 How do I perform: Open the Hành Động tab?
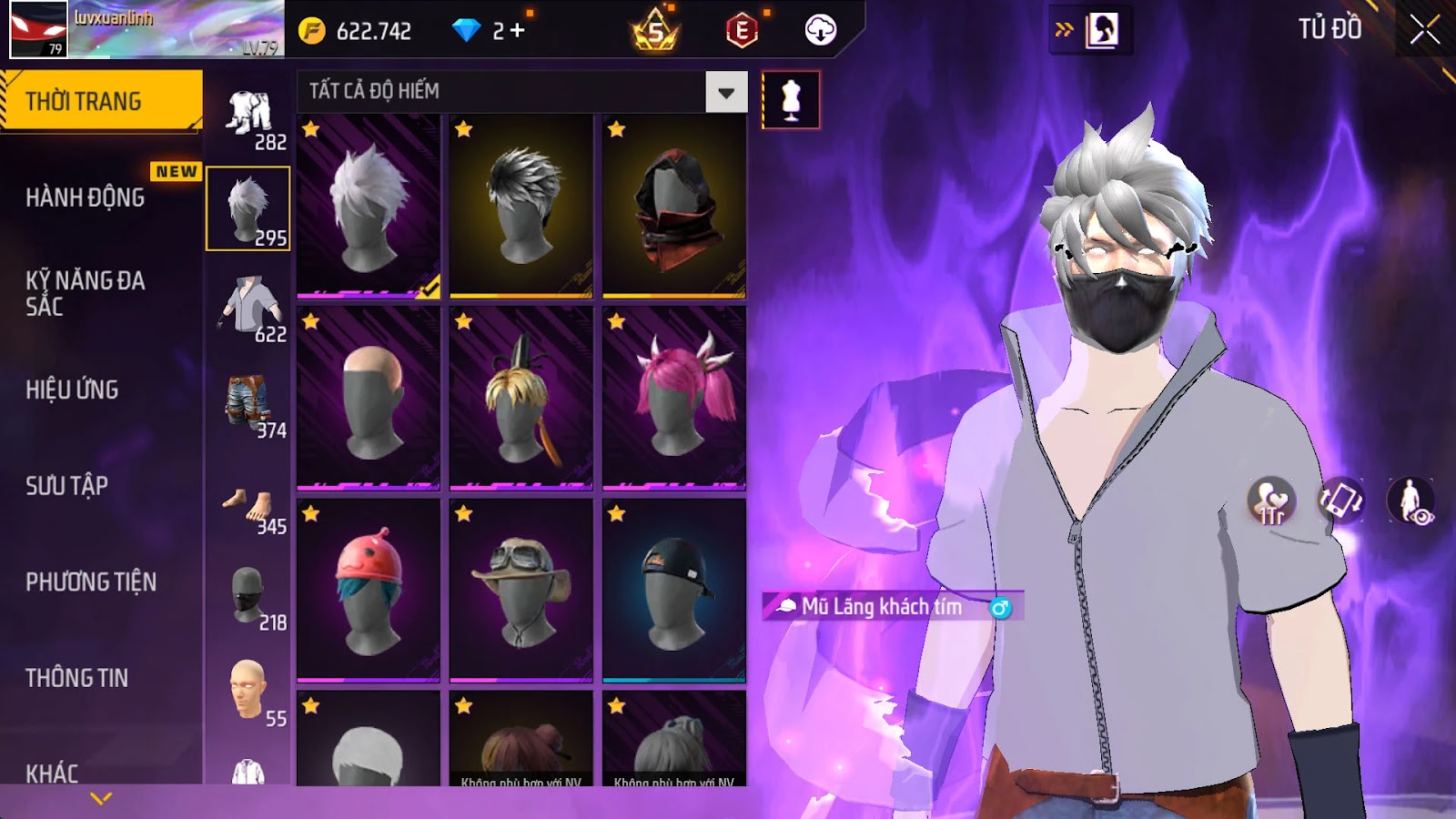click(85, 197)
